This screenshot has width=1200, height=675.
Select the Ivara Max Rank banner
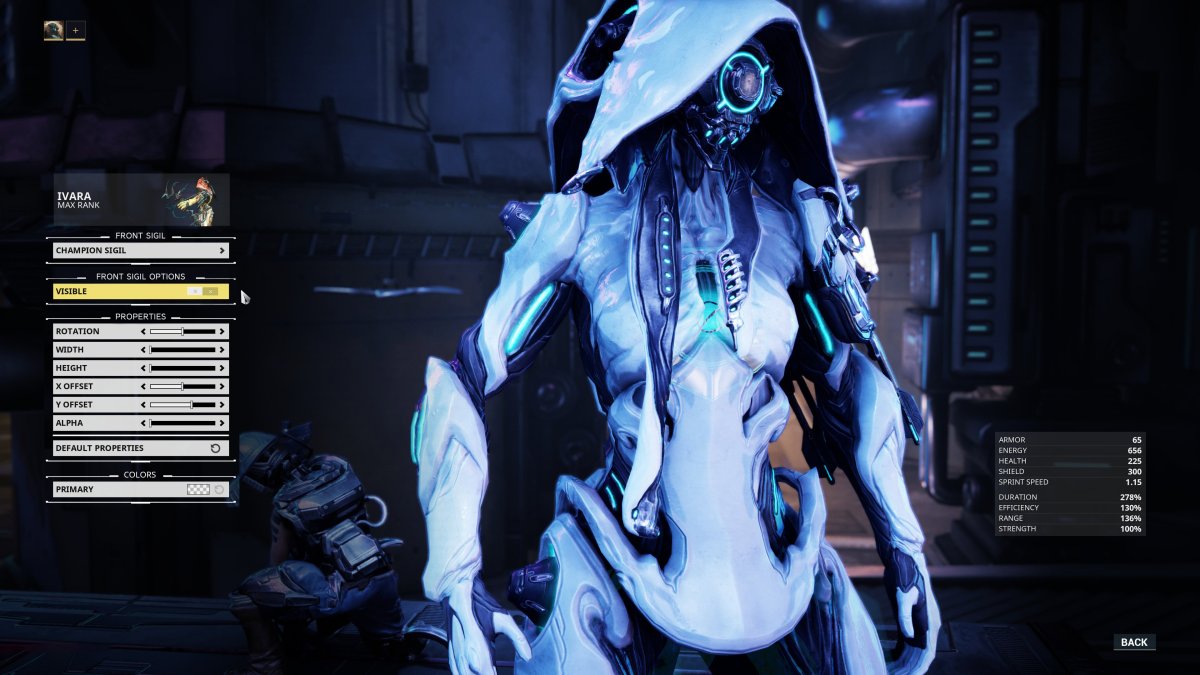tap(141, 200)
